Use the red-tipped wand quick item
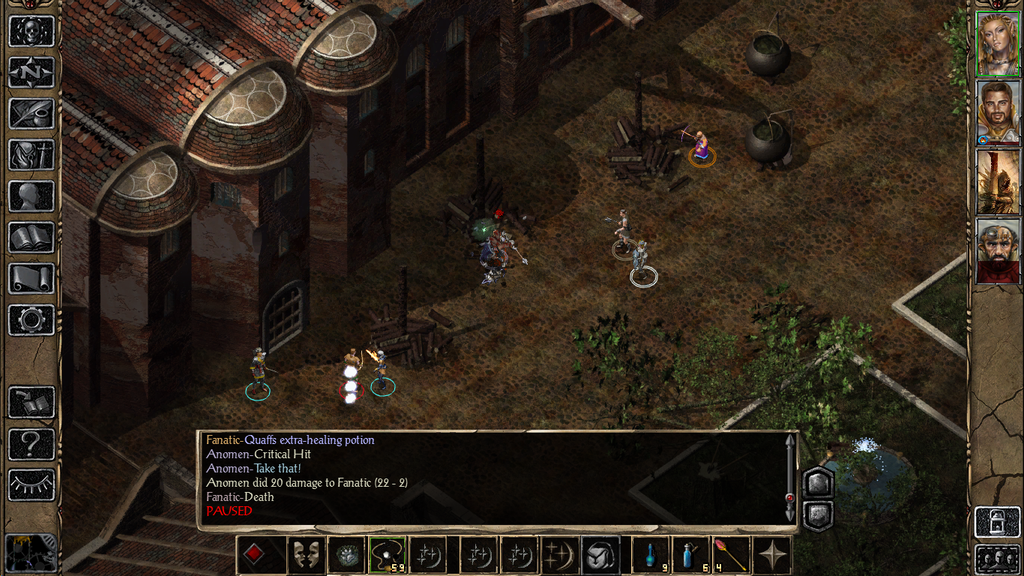 [731, 556]
